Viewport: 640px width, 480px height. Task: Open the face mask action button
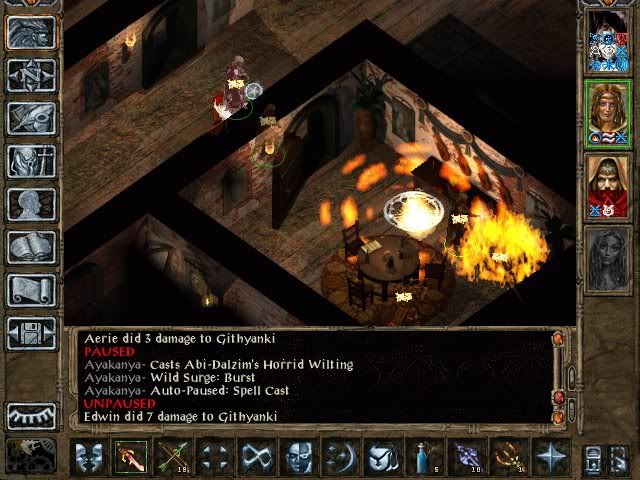(300, 457)
